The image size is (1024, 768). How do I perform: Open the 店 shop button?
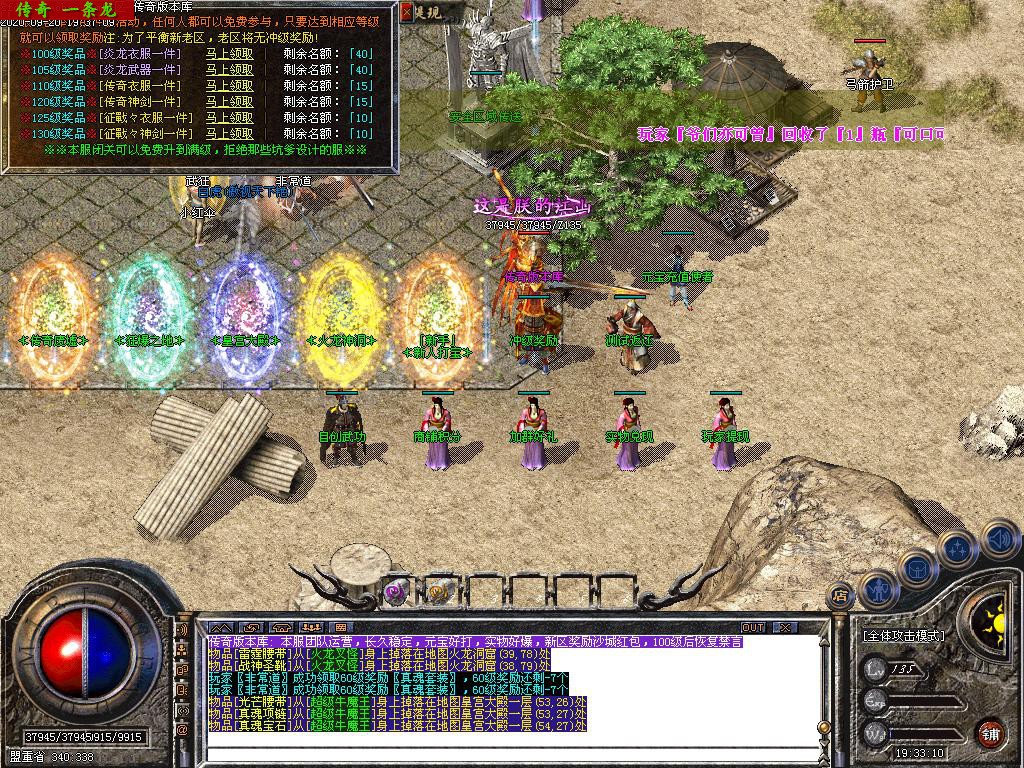point(841,596)
